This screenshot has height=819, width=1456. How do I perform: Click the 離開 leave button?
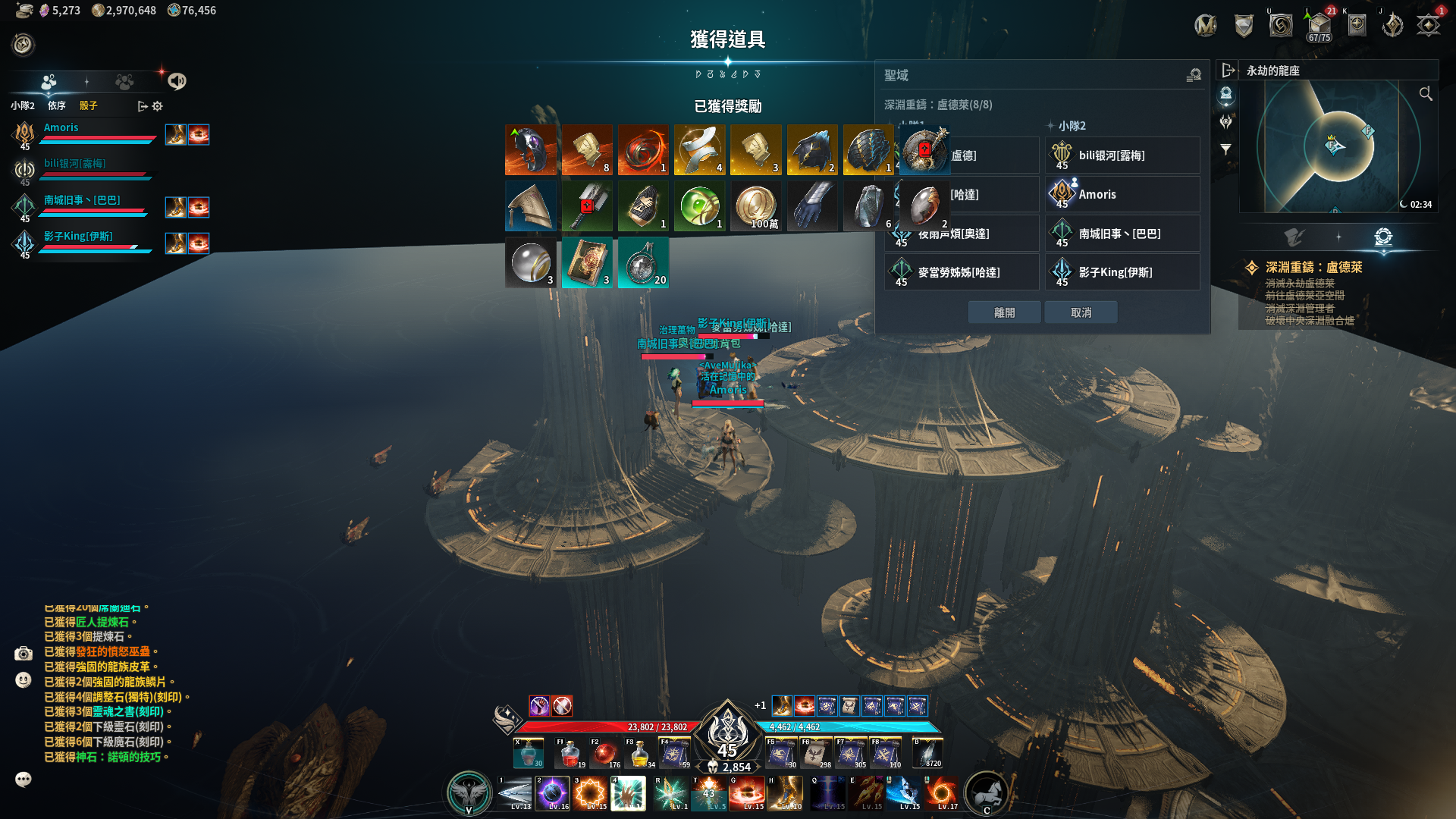(1004, 312)
